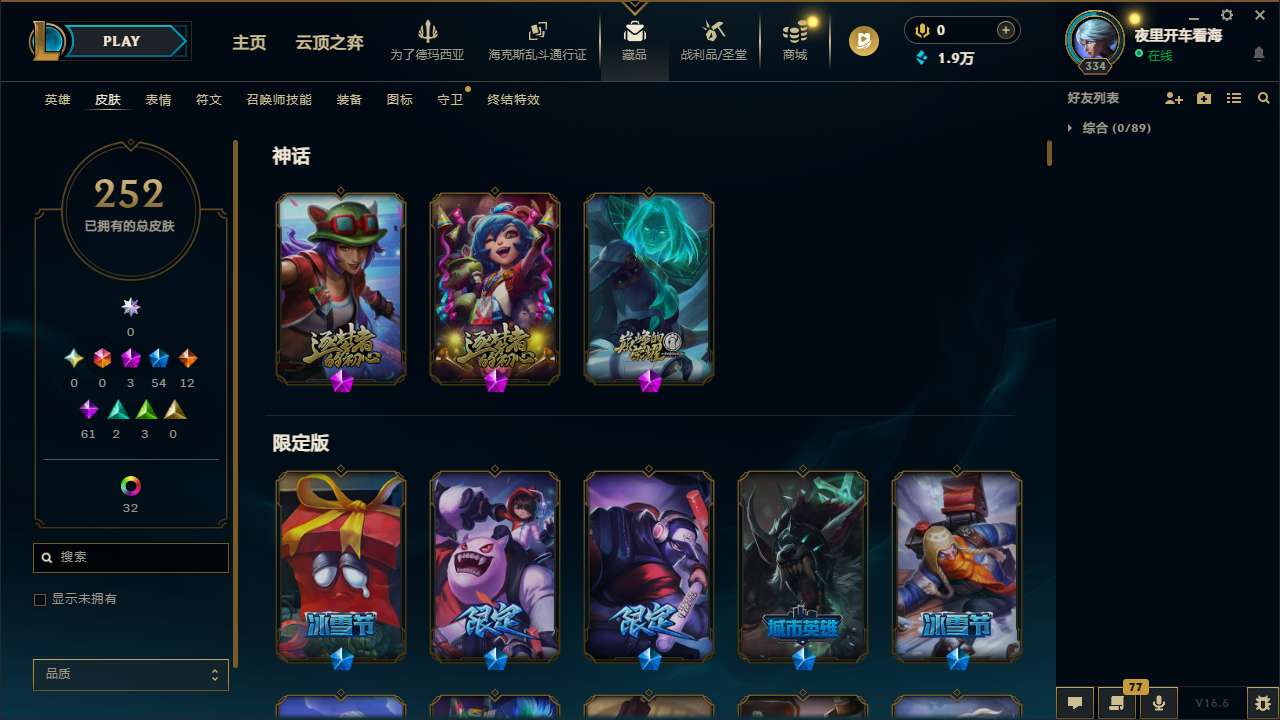Click the create friend group folder icon

point(1203,98)
